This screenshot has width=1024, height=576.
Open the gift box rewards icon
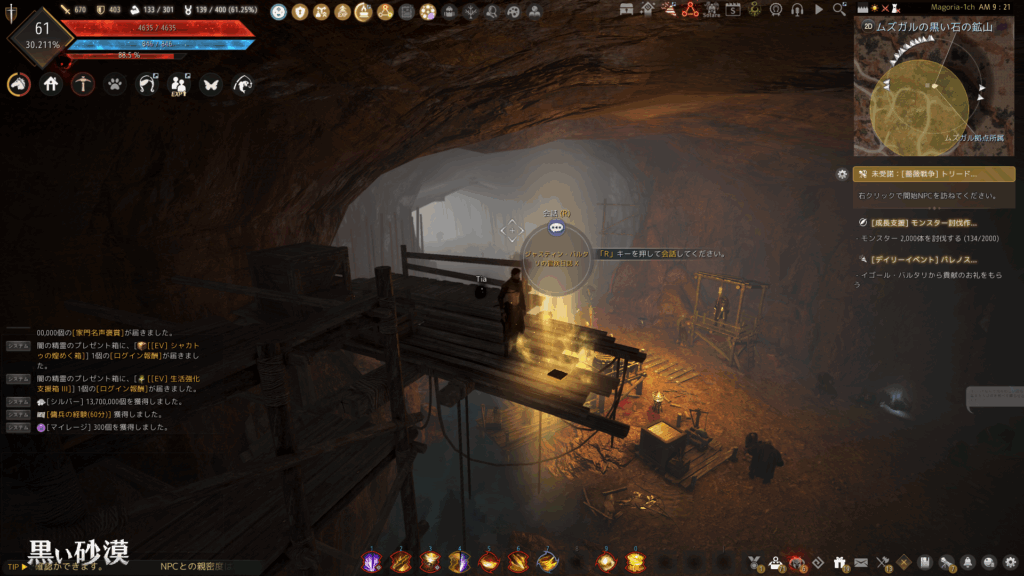coord(838,562)
